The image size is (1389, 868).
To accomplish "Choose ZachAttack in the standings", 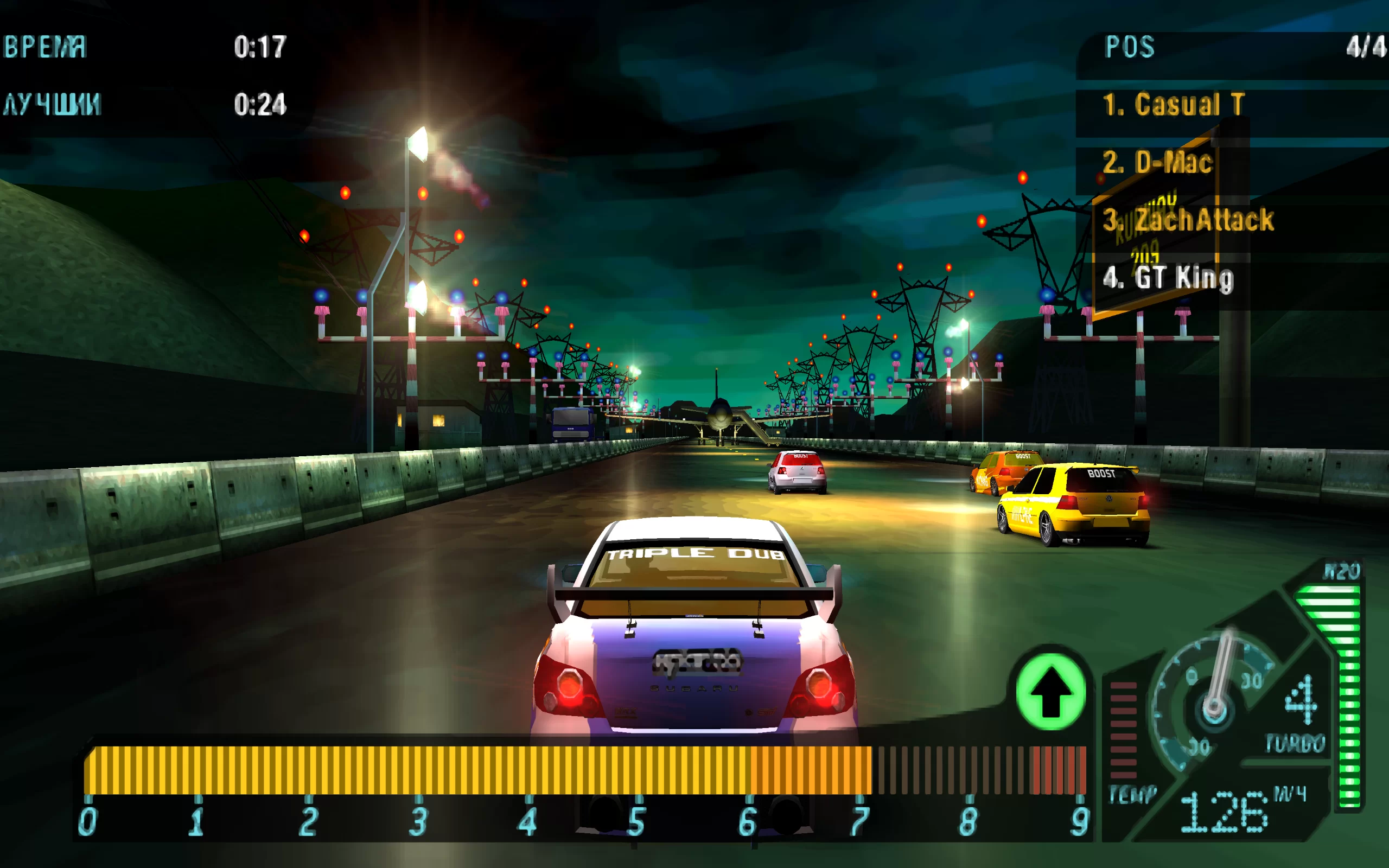I will 1188,220.
